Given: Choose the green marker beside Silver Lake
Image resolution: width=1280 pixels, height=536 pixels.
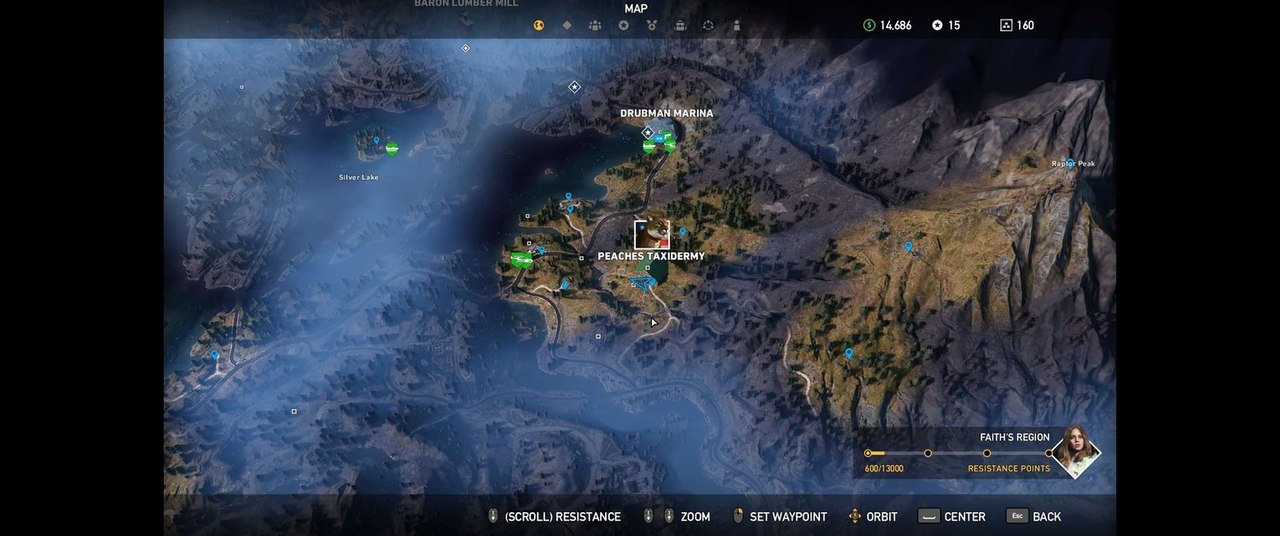Looking at the screenshot, I should [x=392, y=149].
